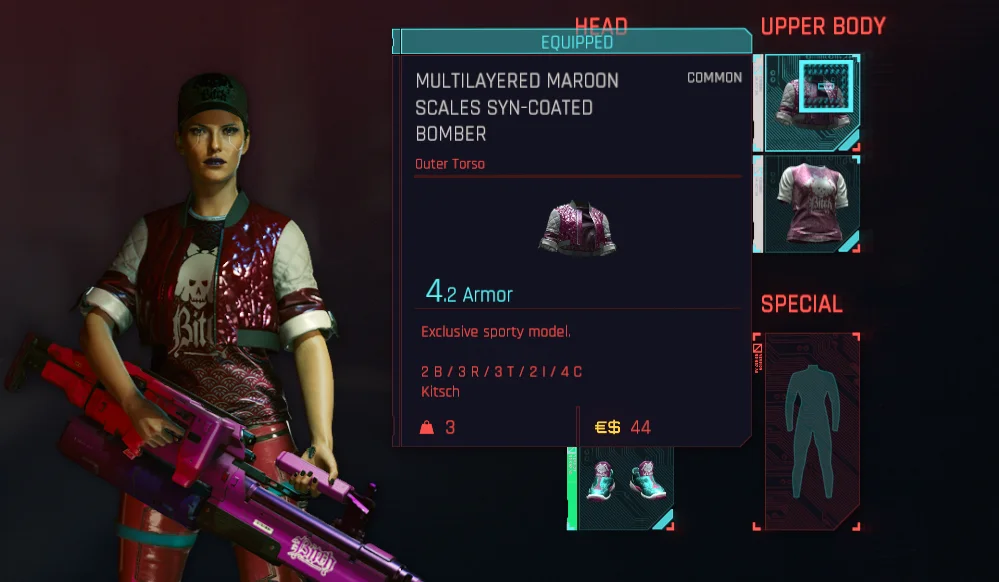Select the equipped maroon bomber jacket slot

coord(810,102)
